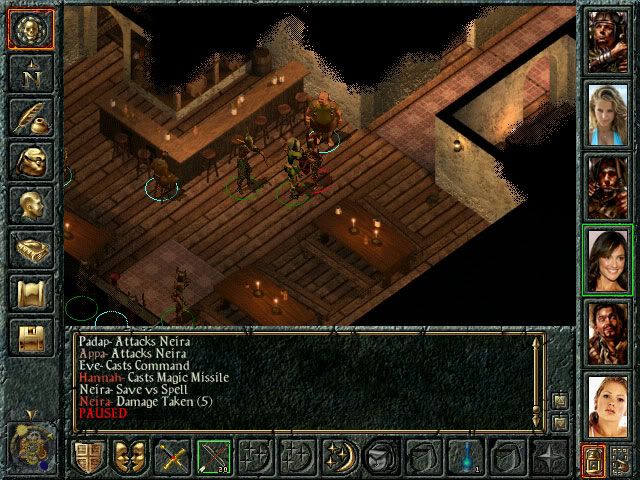
Task: Open special abilities with the star button
Action: (x=549, y=457)
